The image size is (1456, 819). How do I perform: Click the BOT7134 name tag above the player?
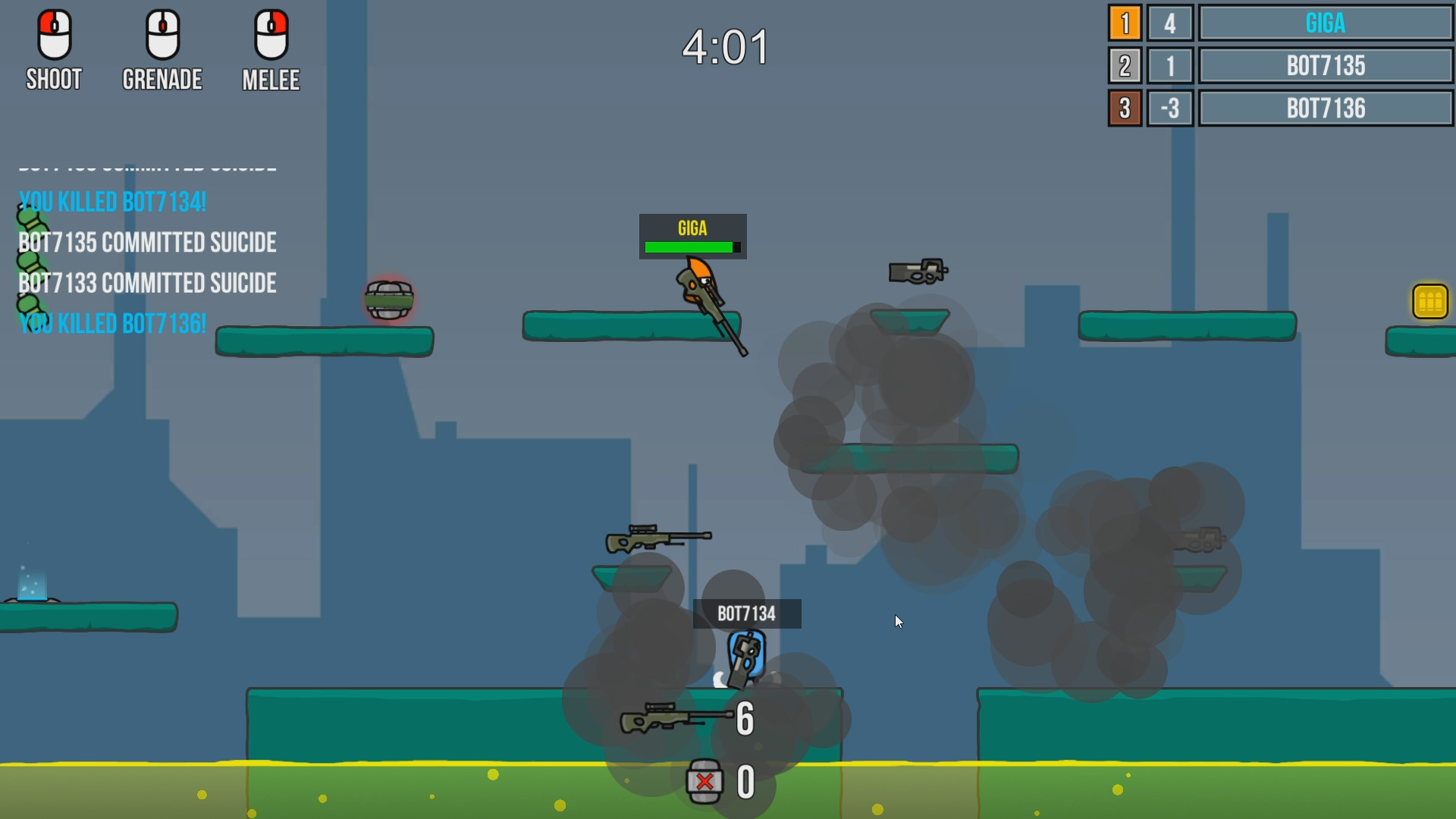click(x=747, y=614)
